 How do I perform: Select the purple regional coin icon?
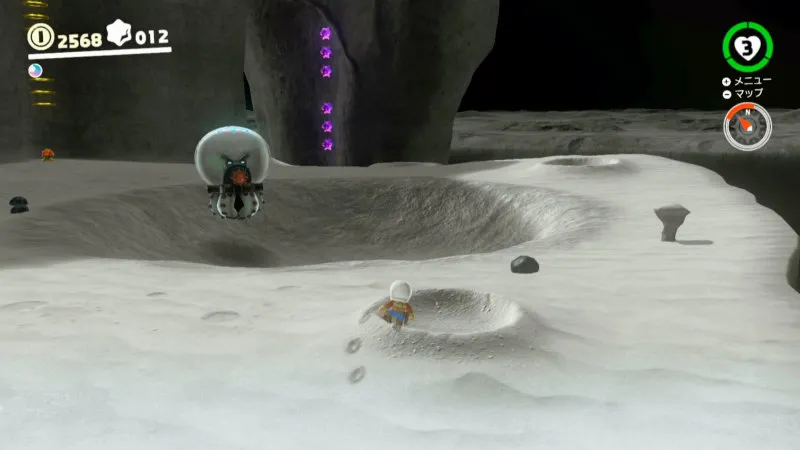119,37
